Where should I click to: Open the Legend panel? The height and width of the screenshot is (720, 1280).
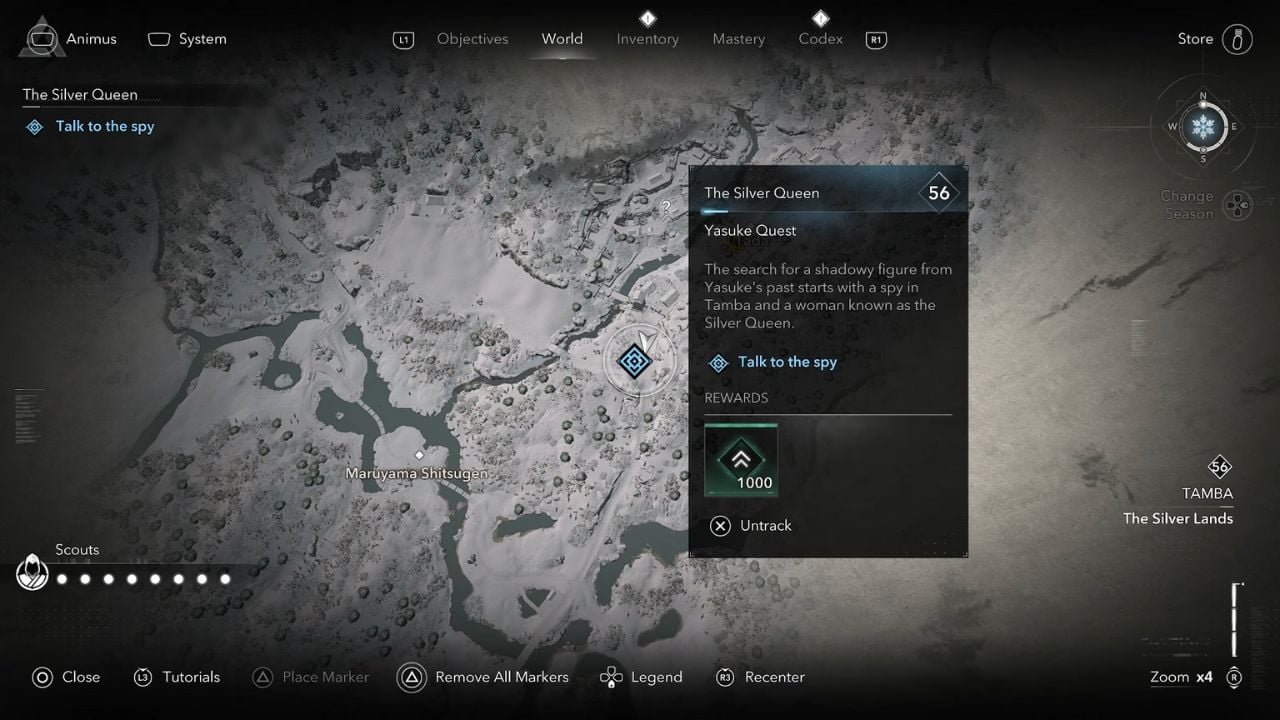pos(641,677)
